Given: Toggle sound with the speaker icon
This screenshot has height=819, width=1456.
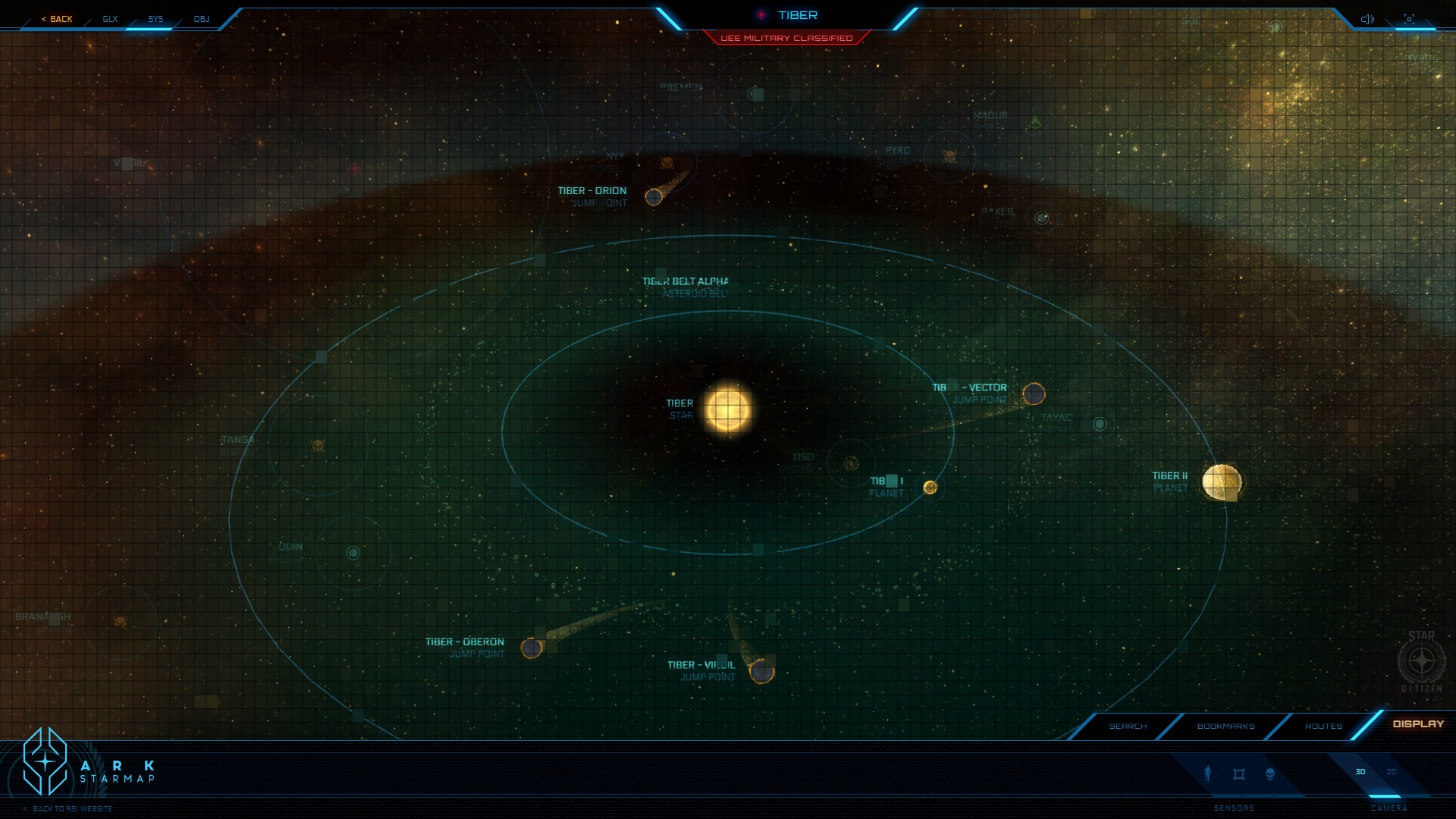Looking at the screenshot, I should 1367,19.
